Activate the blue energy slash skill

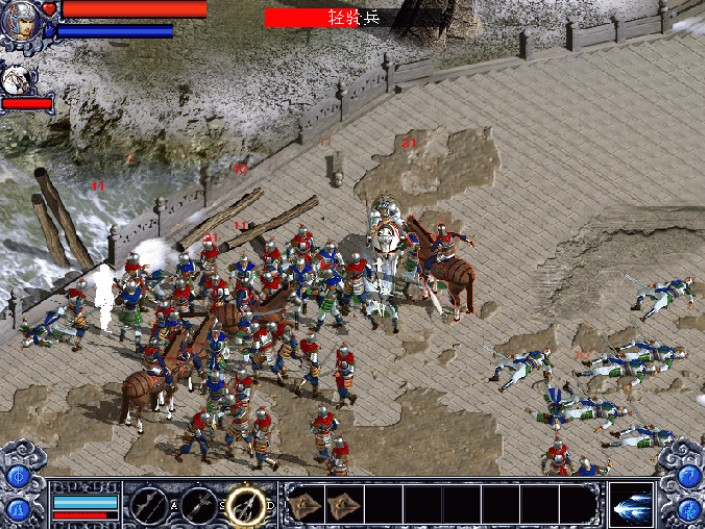coord(632,503)
